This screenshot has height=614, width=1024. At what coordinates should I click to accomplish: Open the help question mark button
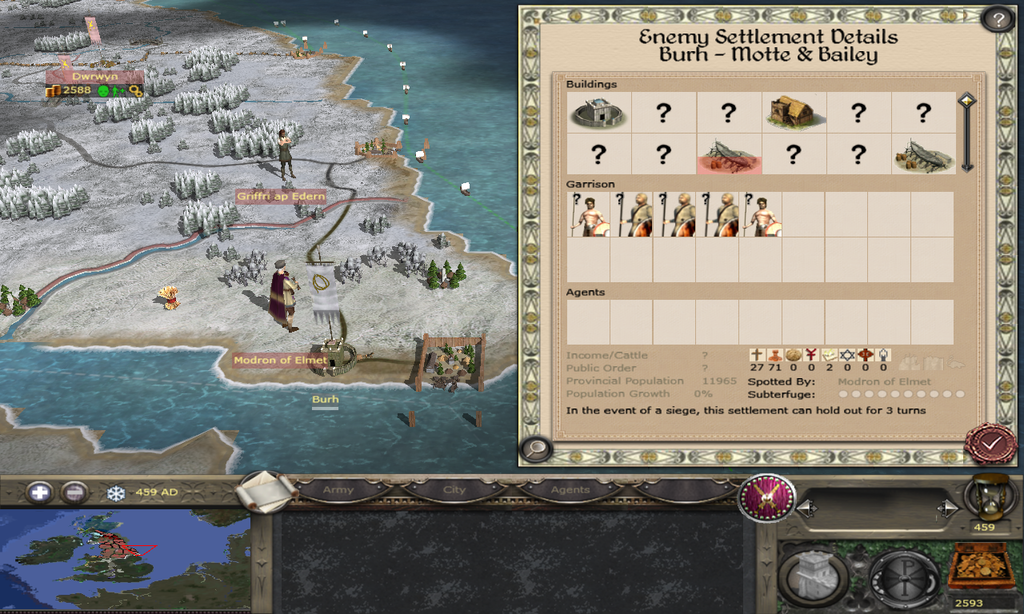click(996, 19)
